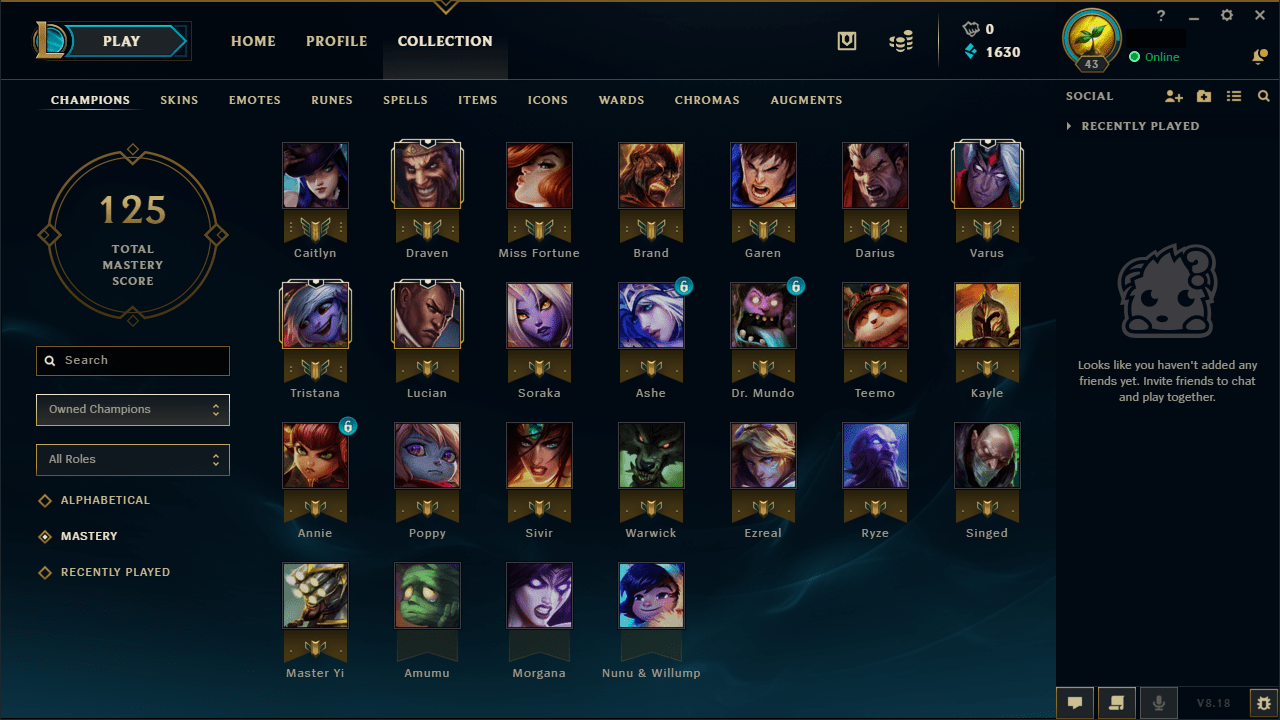Image resolution: width=1280 pixels, height=720 pixels.
Task: Report a bug using the bug icon
Action: 1262,703
